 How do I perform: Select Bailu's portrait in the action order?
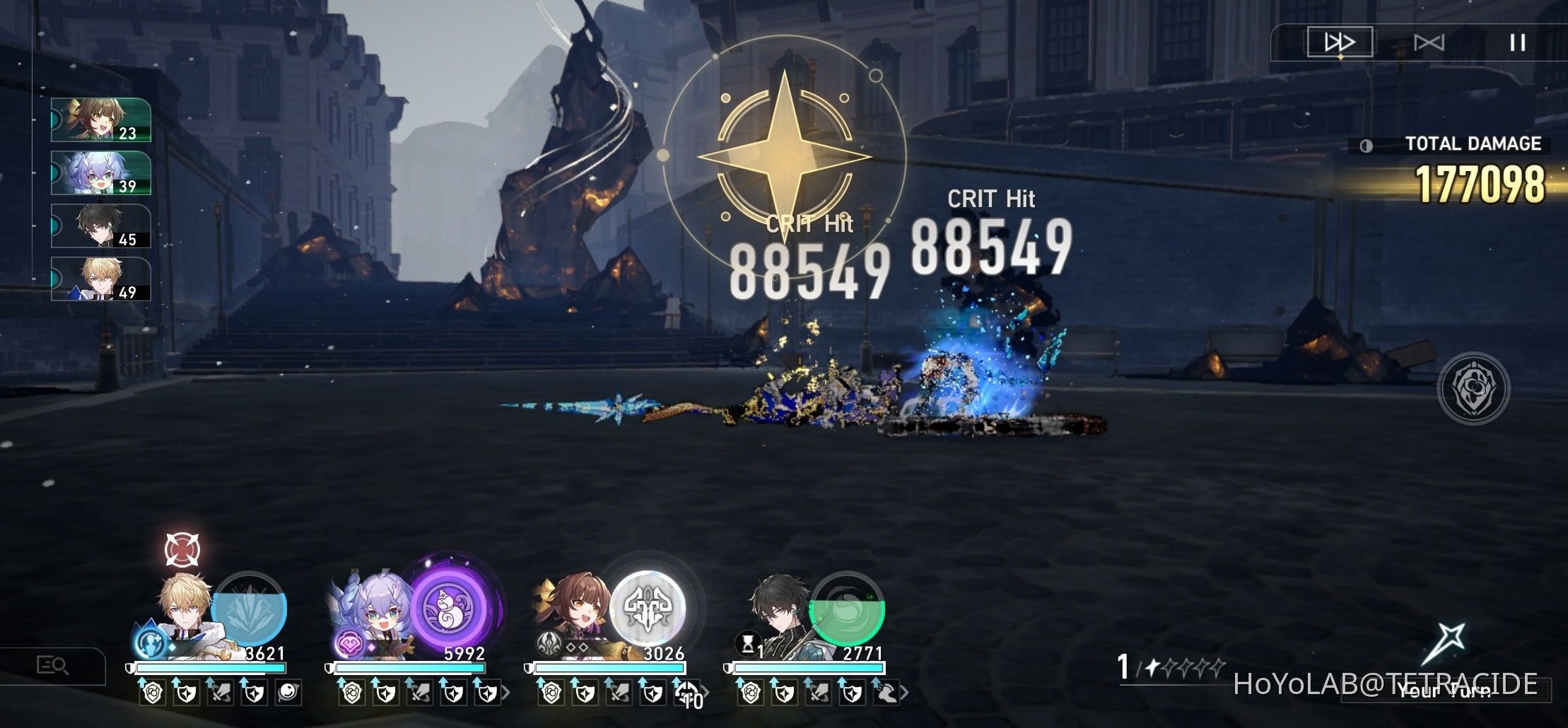coord(99,172)
